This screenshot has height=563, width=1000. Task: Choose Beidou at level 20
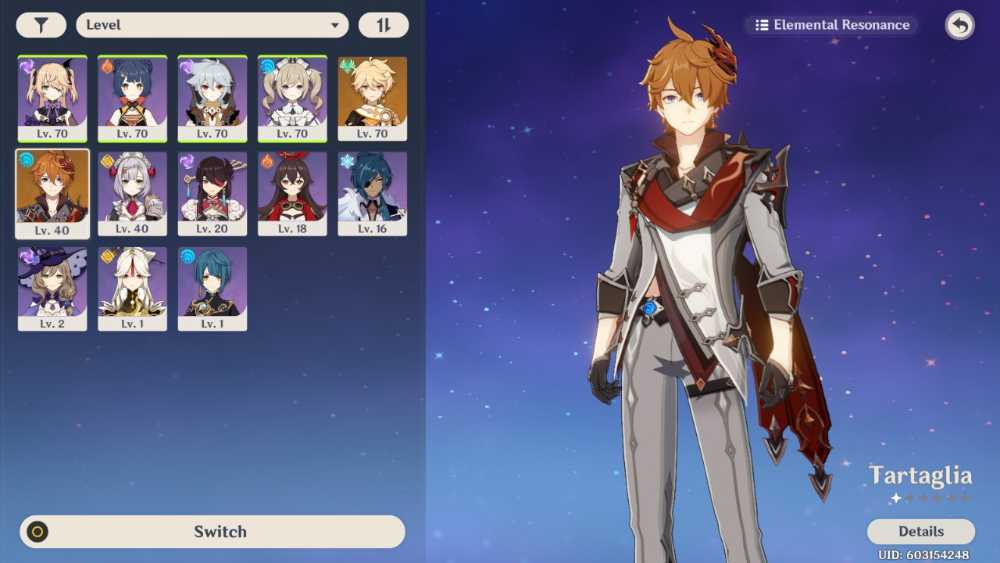[212, 193]
